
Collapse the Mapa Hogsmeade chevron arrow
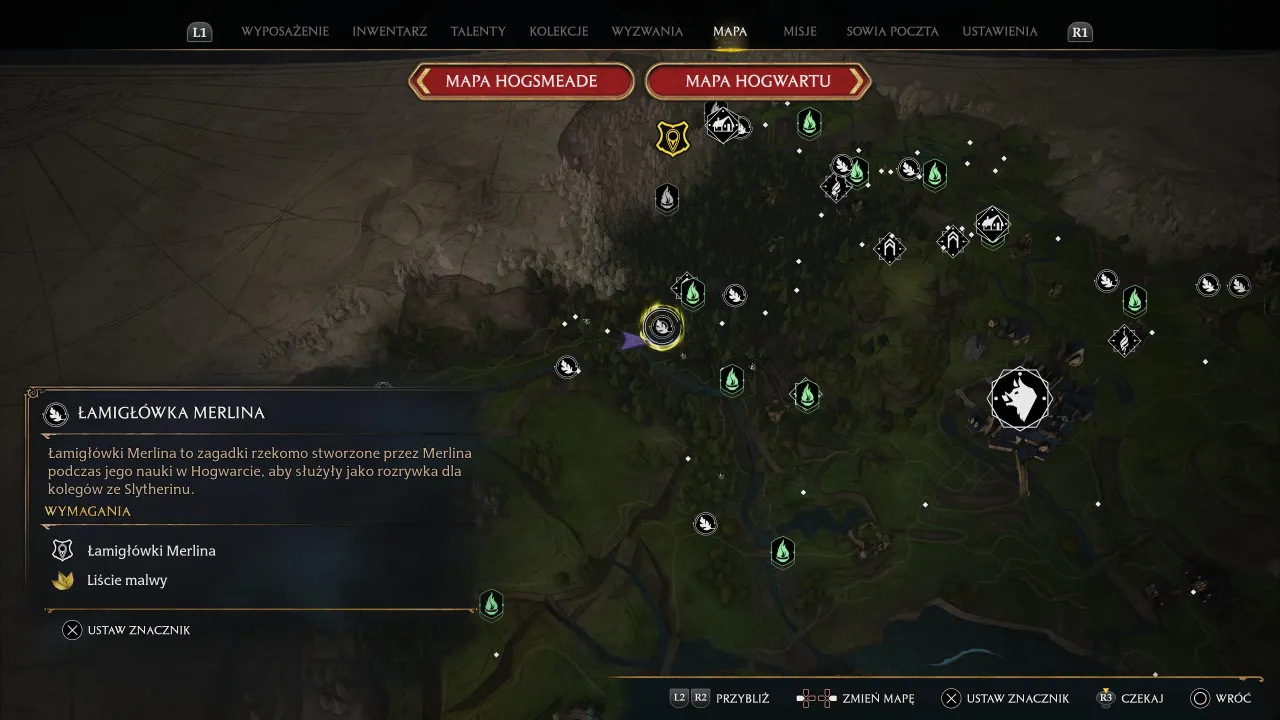tap(420, 81)
